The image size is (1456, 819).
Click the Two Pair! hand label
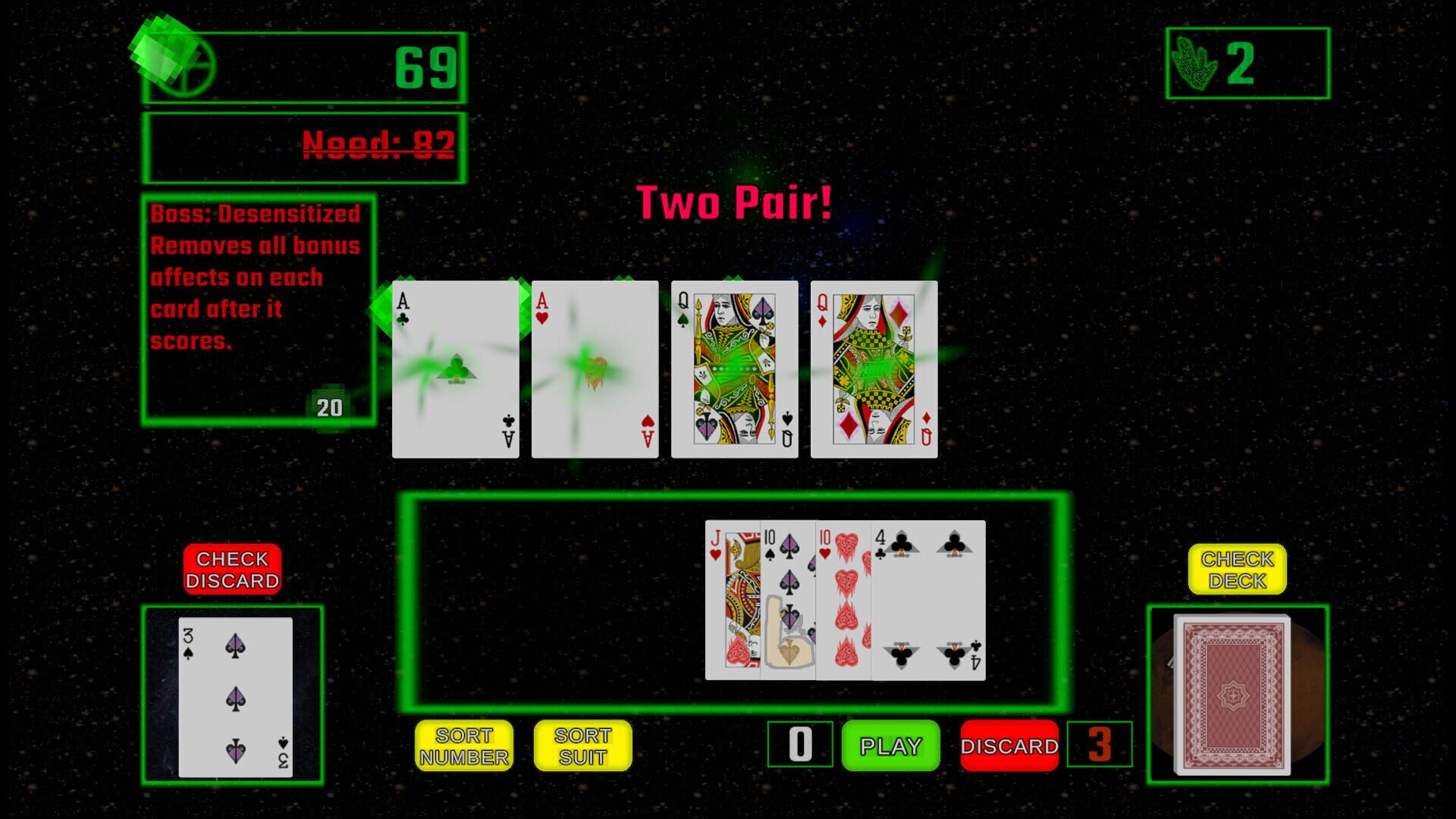pos(734,201)
